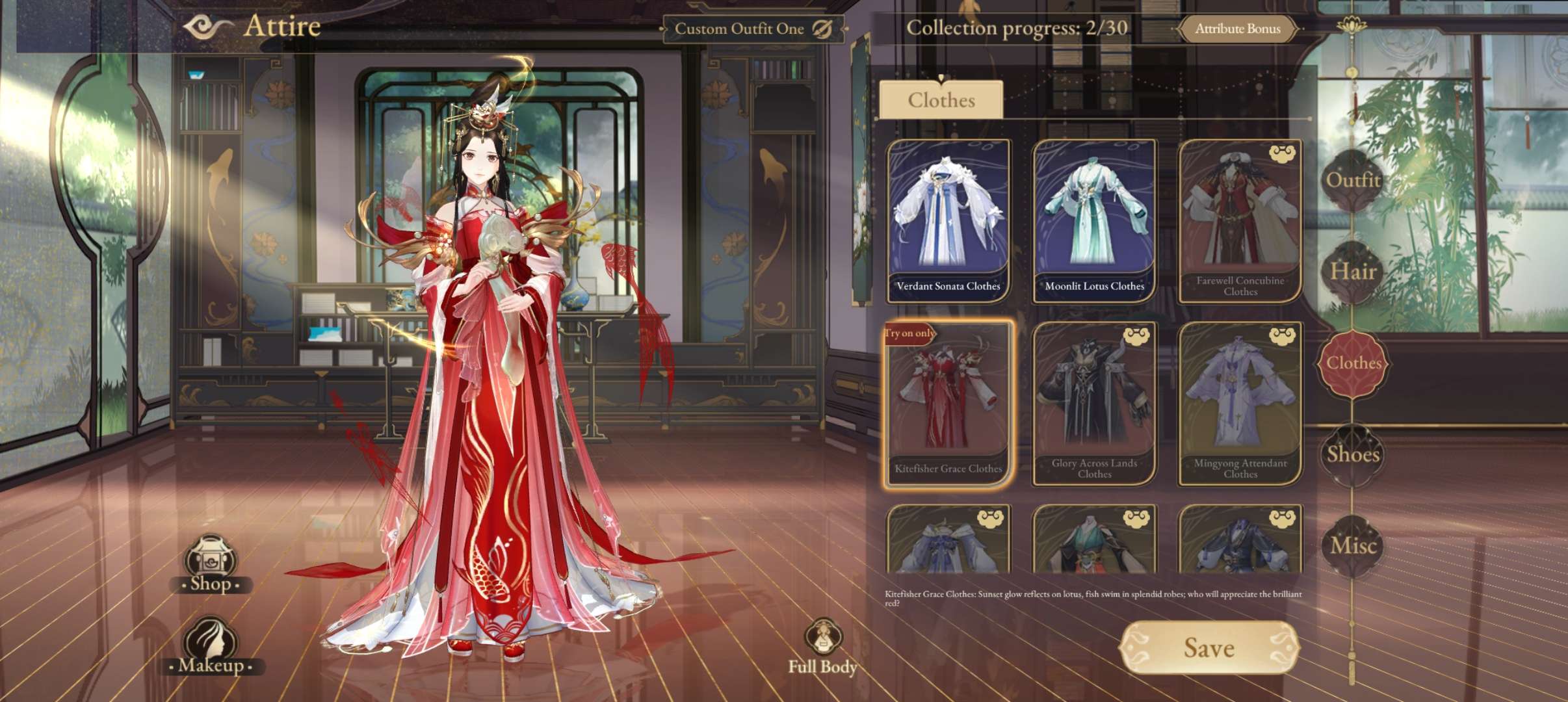Show the Shoes category
The height and width of the screenshot is (702, 1568).
coord(1353,454)
